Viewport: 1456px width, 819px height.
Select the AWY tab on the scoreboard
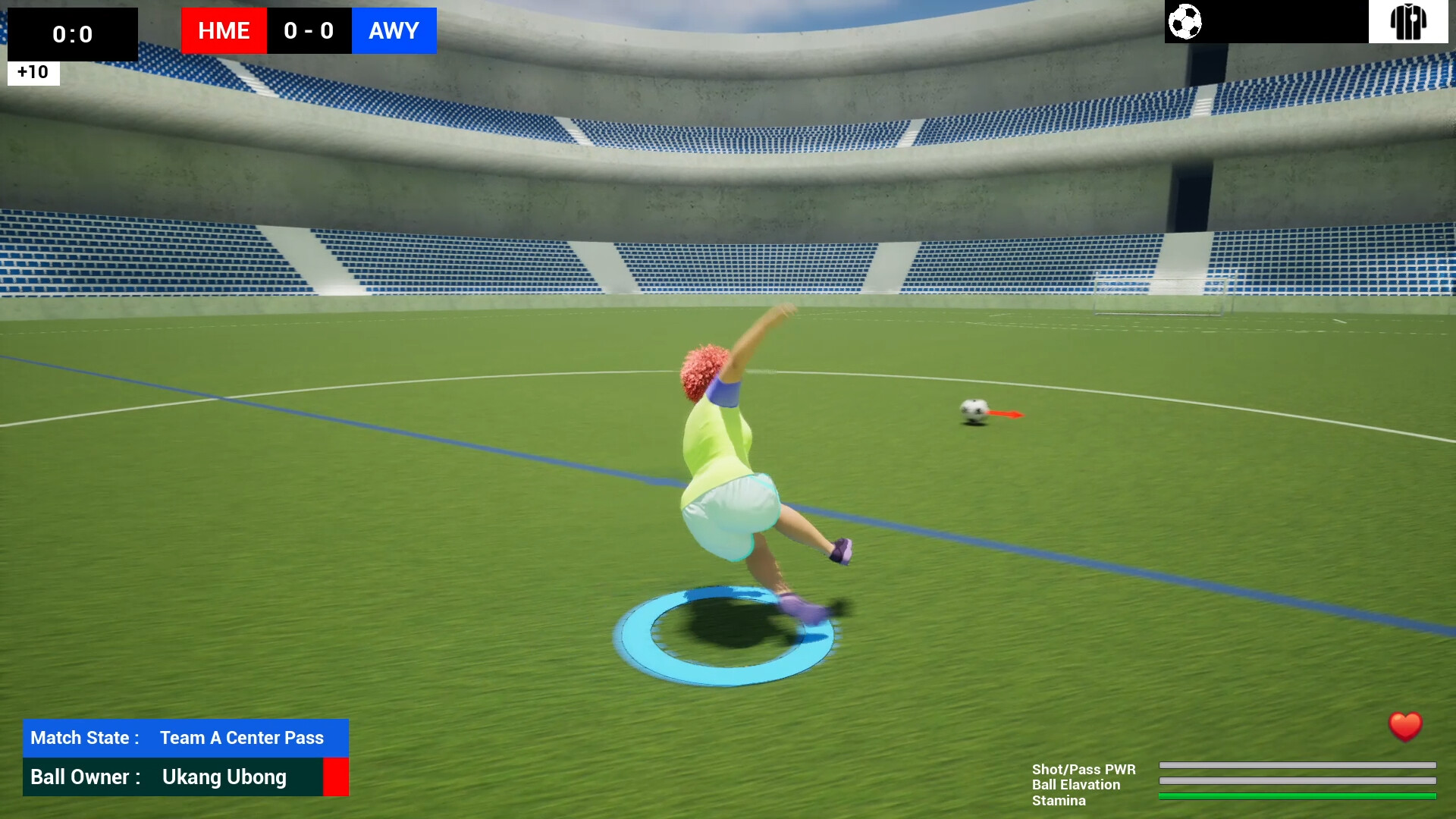[393, 31]
